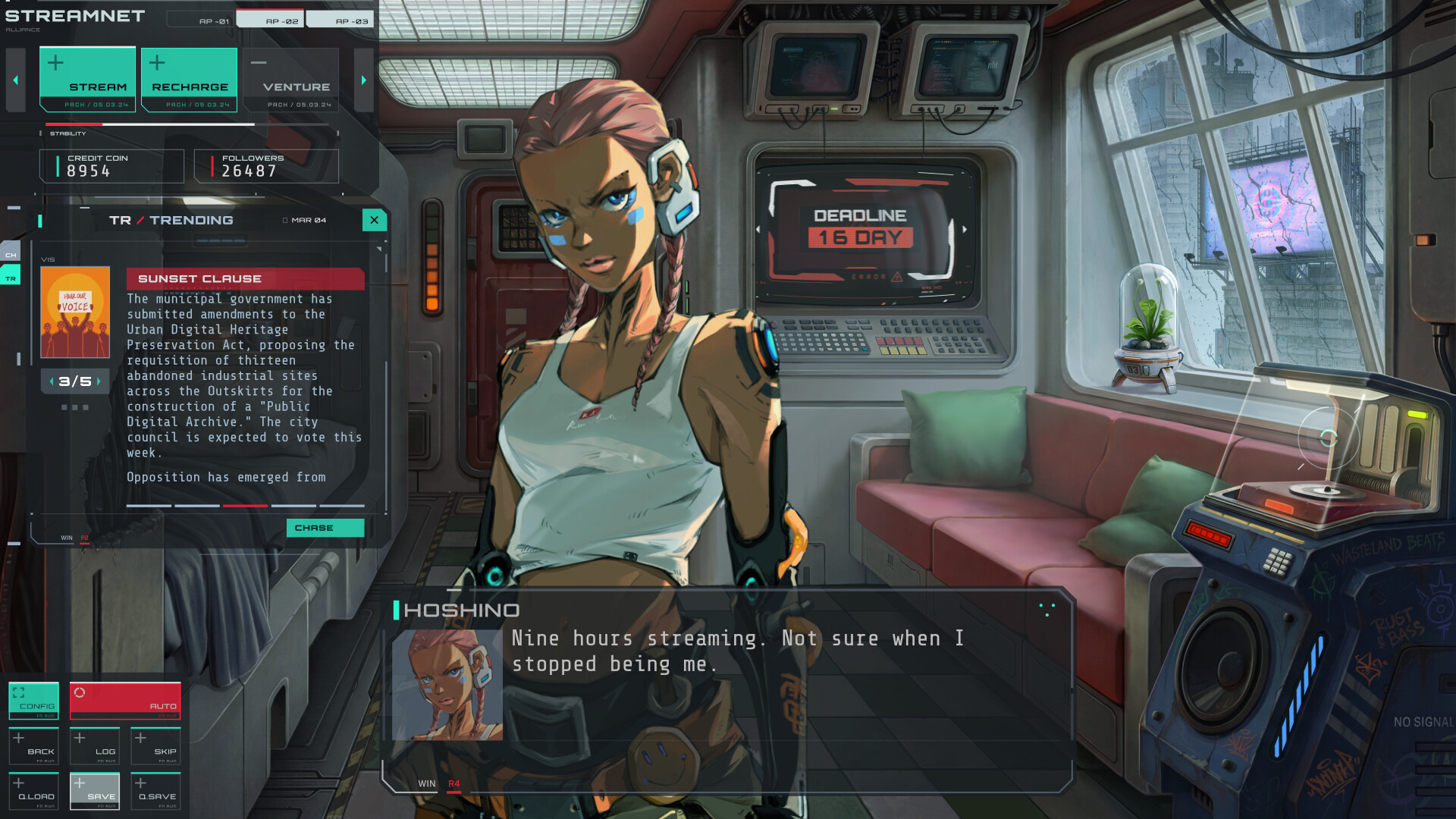The width and height of the screenshot is (1456, 819).
Task: Go to next trending item on 3/5 stepper
Action: coord(99,381)
